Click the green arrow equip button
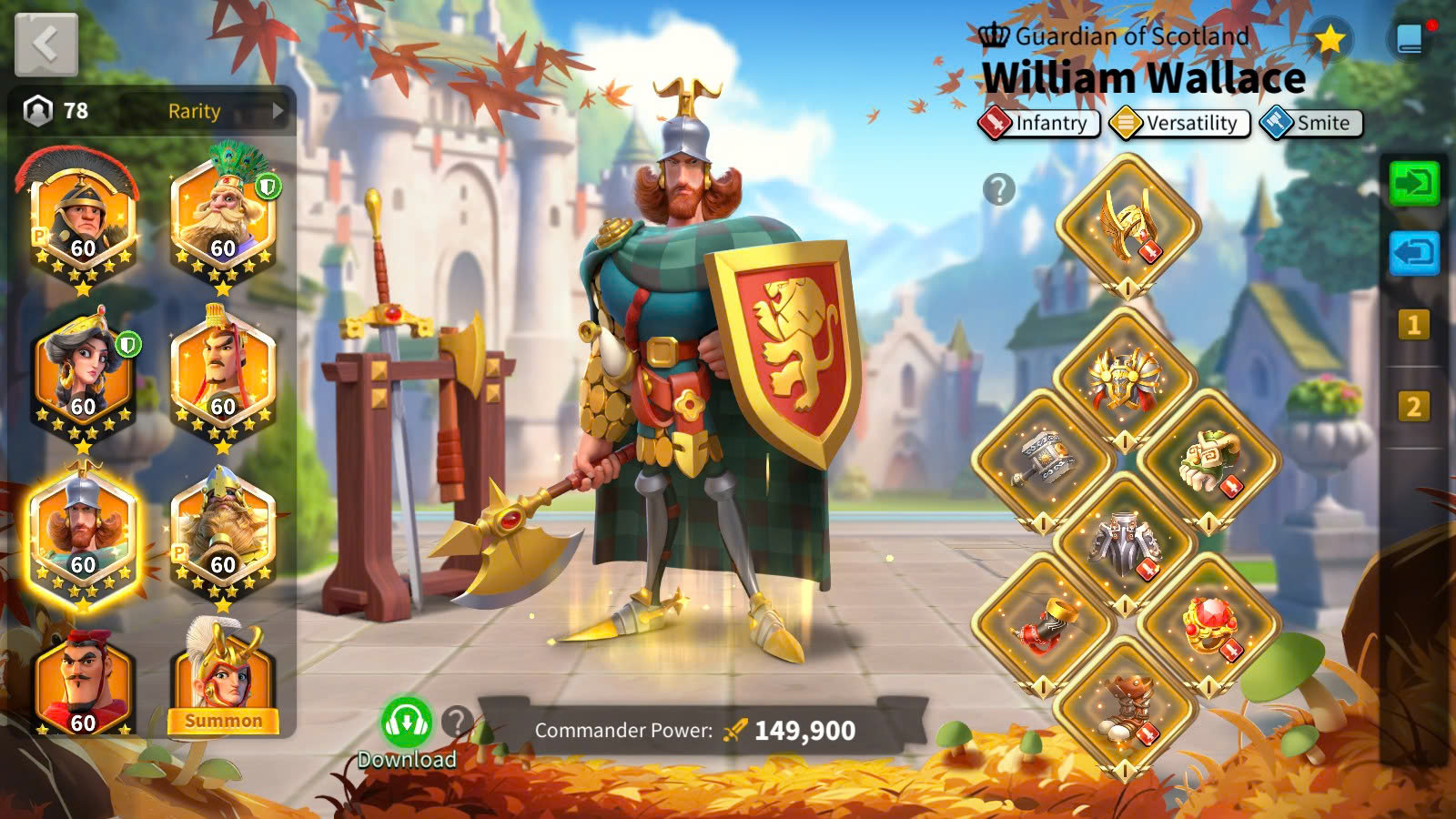The height and width of the screenshot is (819, 1456). (x=1413, y=184)
